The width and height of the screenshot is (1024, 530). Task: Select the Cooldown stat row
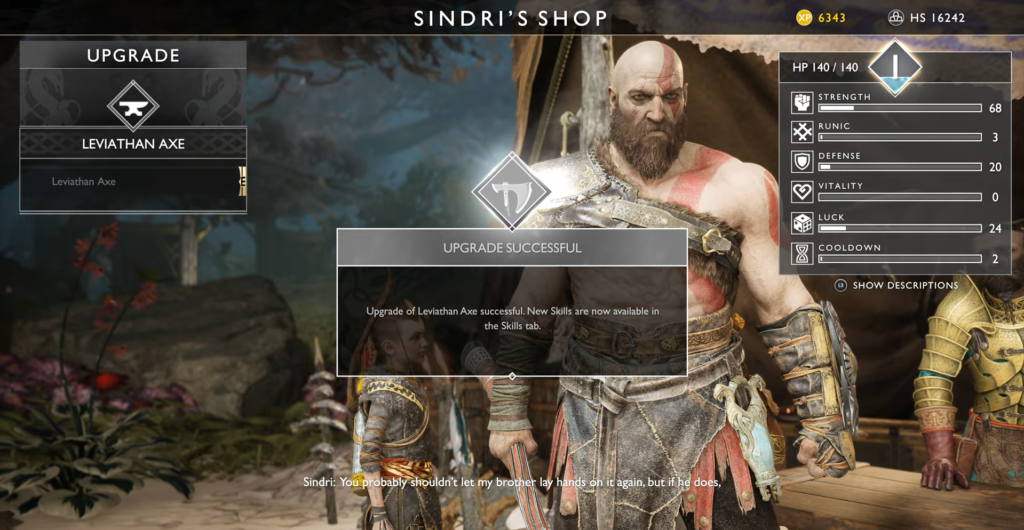tap(895, 253)
